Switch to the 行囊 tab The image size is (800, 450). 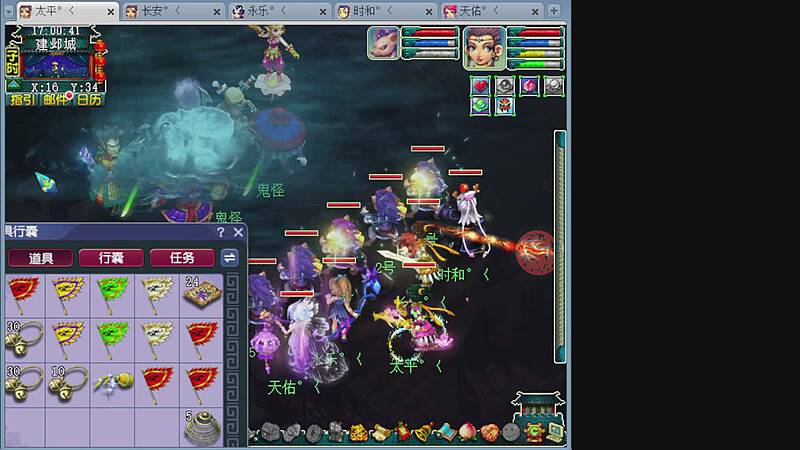(x=110, y=258)
